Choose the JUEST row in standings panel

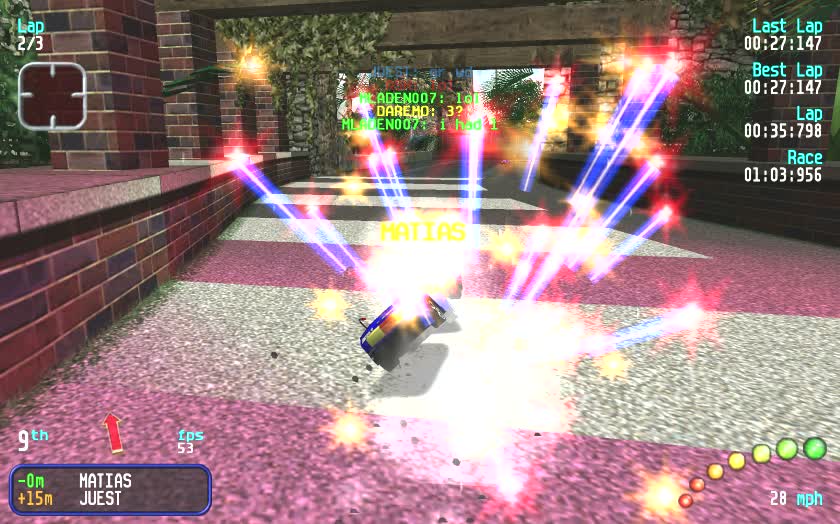coord(100,498)
